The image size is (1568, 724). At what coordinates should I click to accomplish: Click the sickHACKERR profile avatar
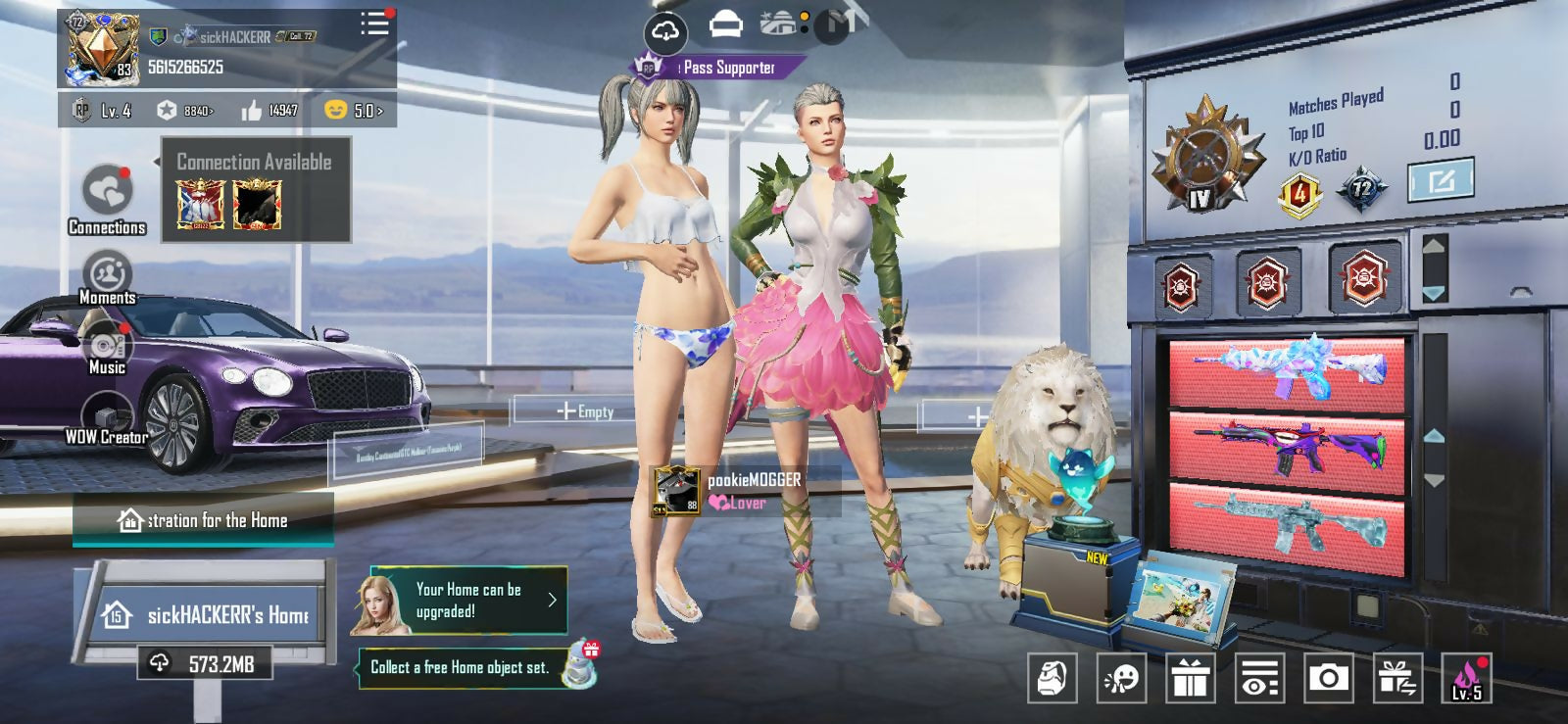point(101,46)
